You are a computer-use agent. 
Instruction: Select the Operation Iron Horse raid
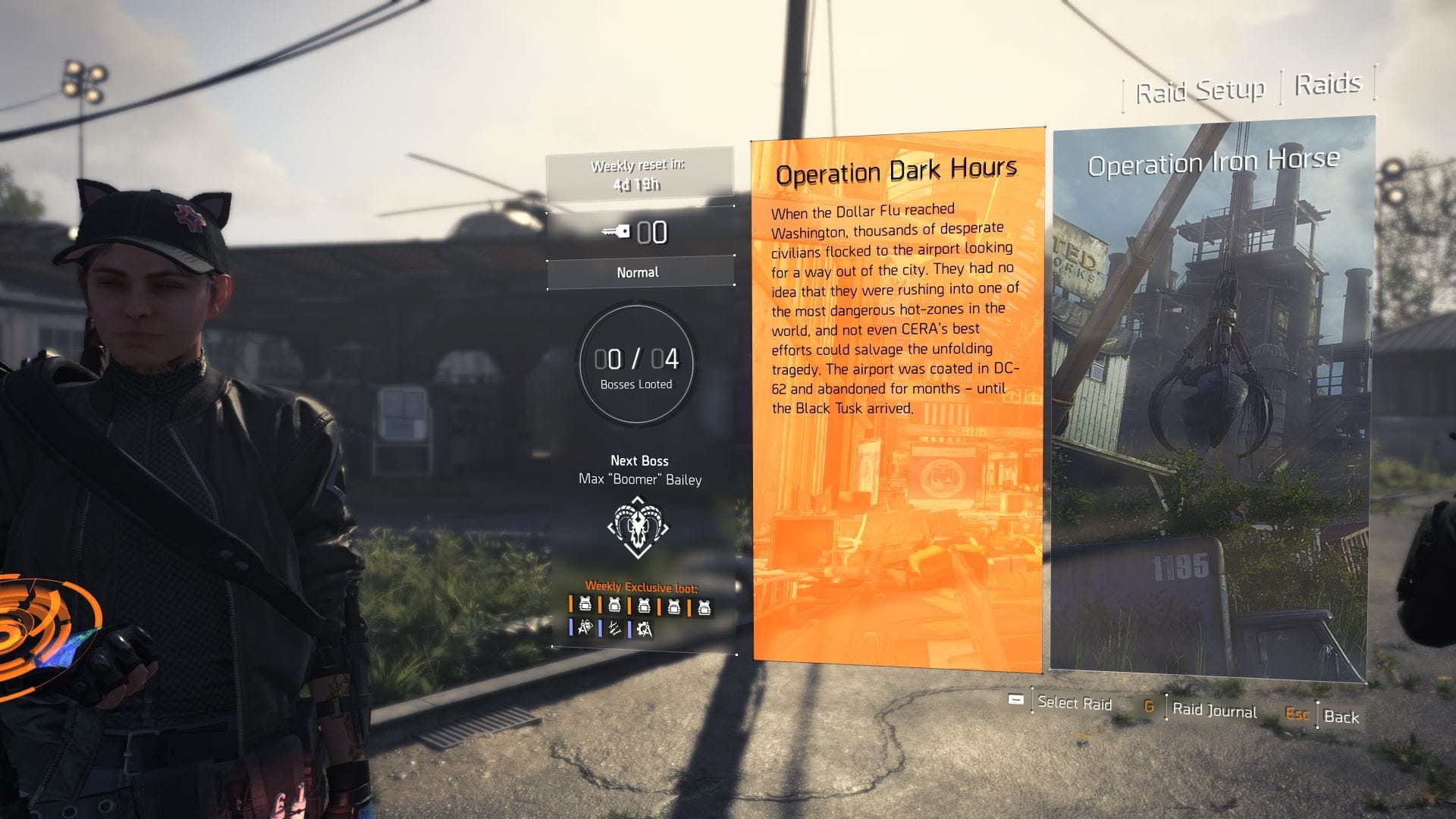click(1211, 402)
